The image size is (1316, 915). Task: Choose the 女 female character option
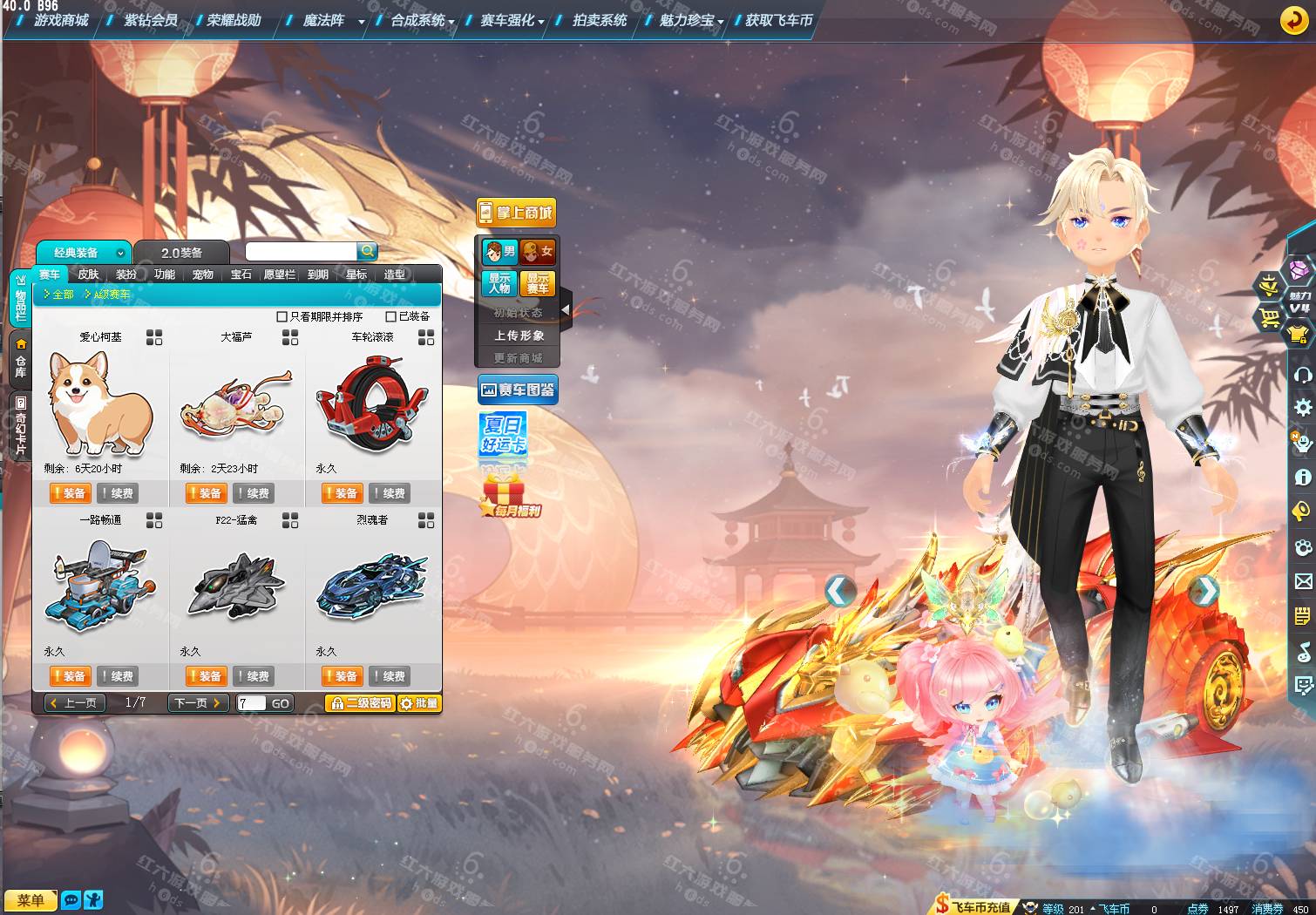(539, 252)
